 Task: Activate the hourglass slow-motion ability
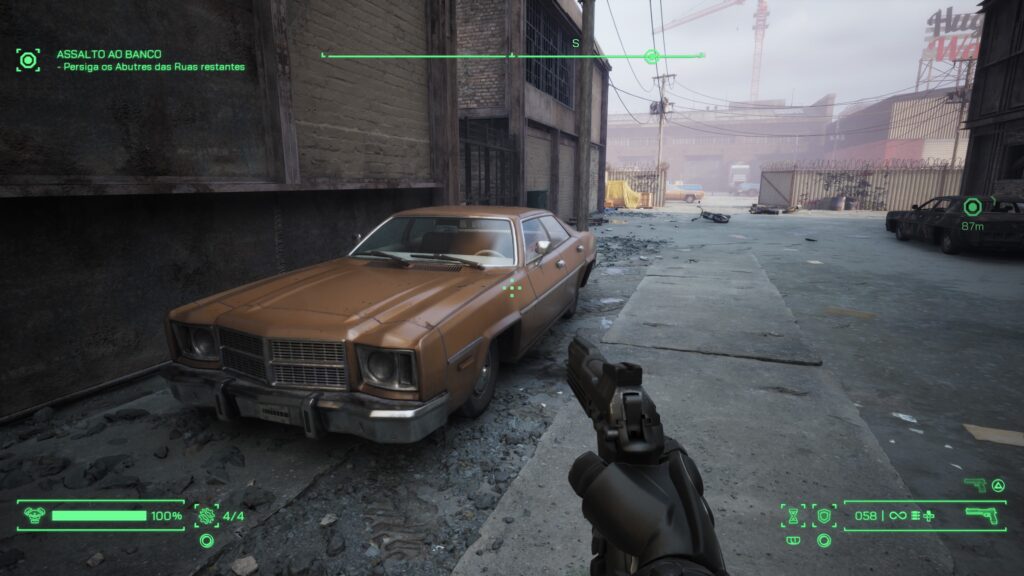793,516
